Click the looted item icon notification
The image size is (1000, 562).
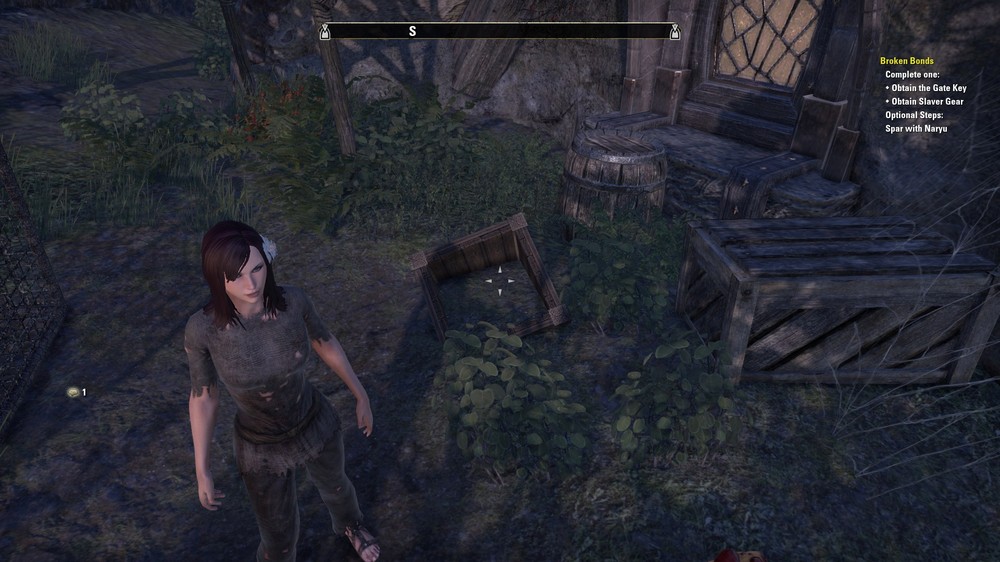point(73,392)
